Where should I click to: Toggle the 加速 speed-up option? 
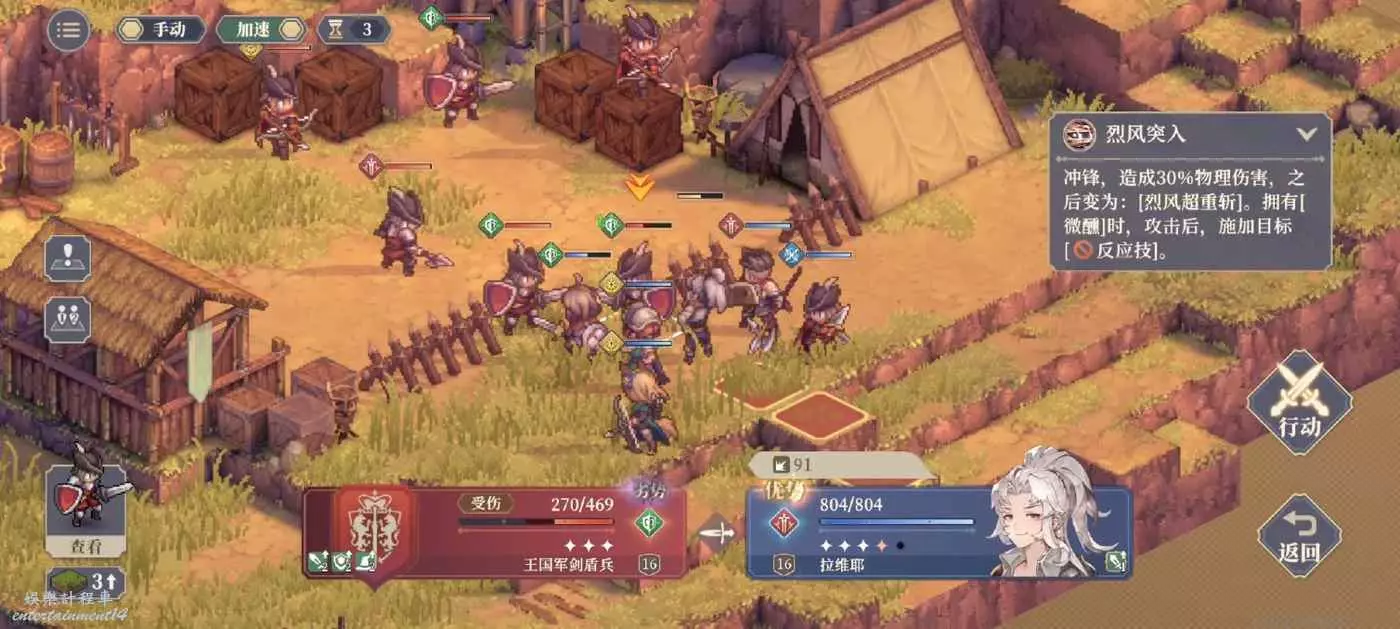pos(260,29)
